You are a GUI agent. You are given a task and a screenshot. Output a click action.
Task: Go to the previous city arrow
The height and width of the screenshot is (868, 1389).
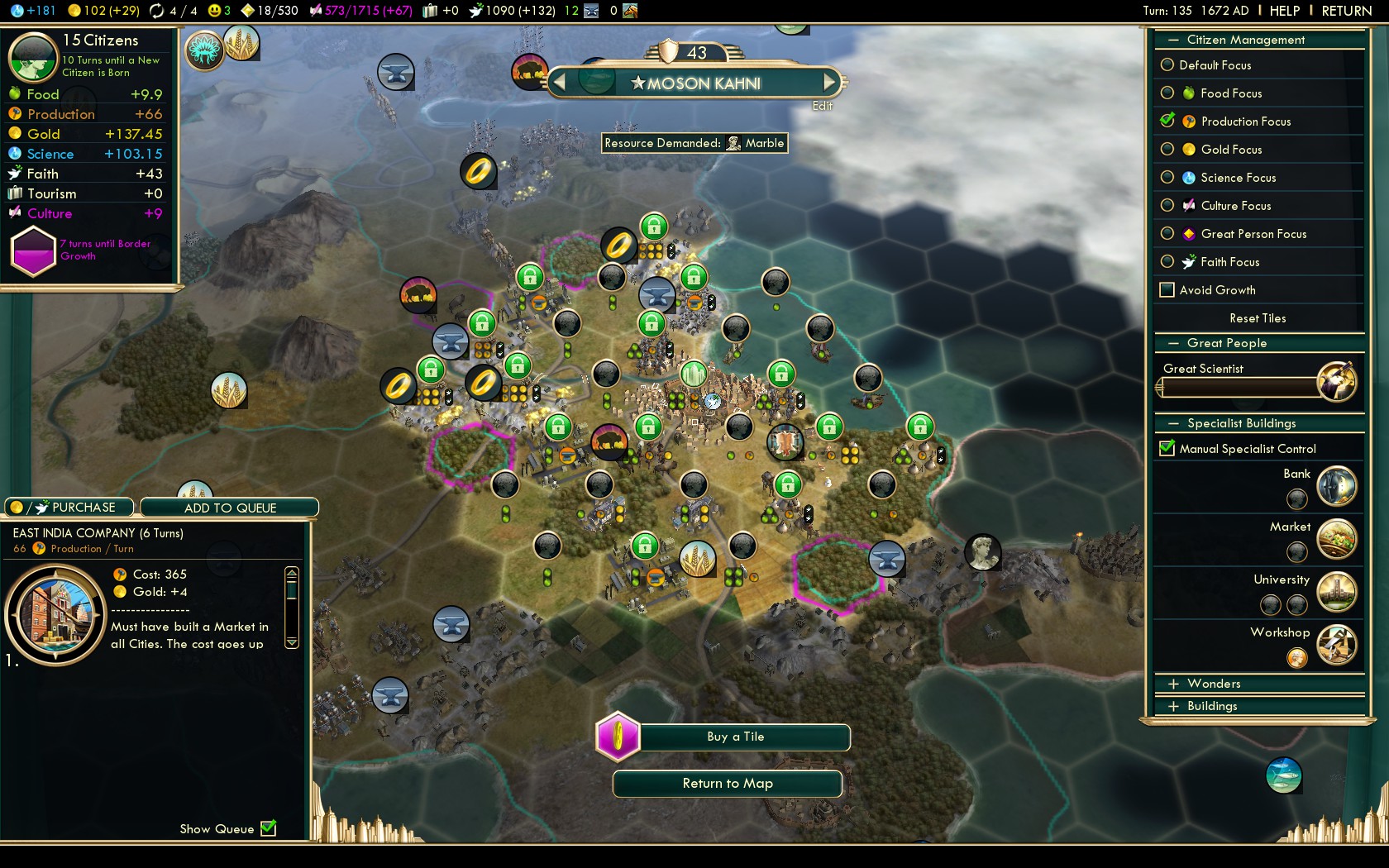pos(560,83)
